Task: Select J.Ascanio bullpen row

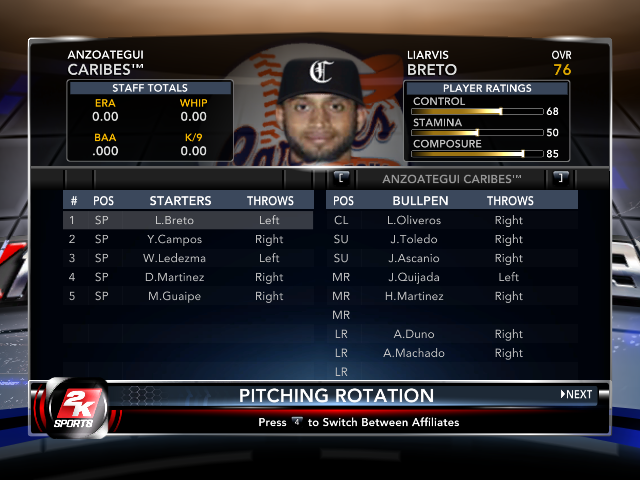Action: point(452,258)
